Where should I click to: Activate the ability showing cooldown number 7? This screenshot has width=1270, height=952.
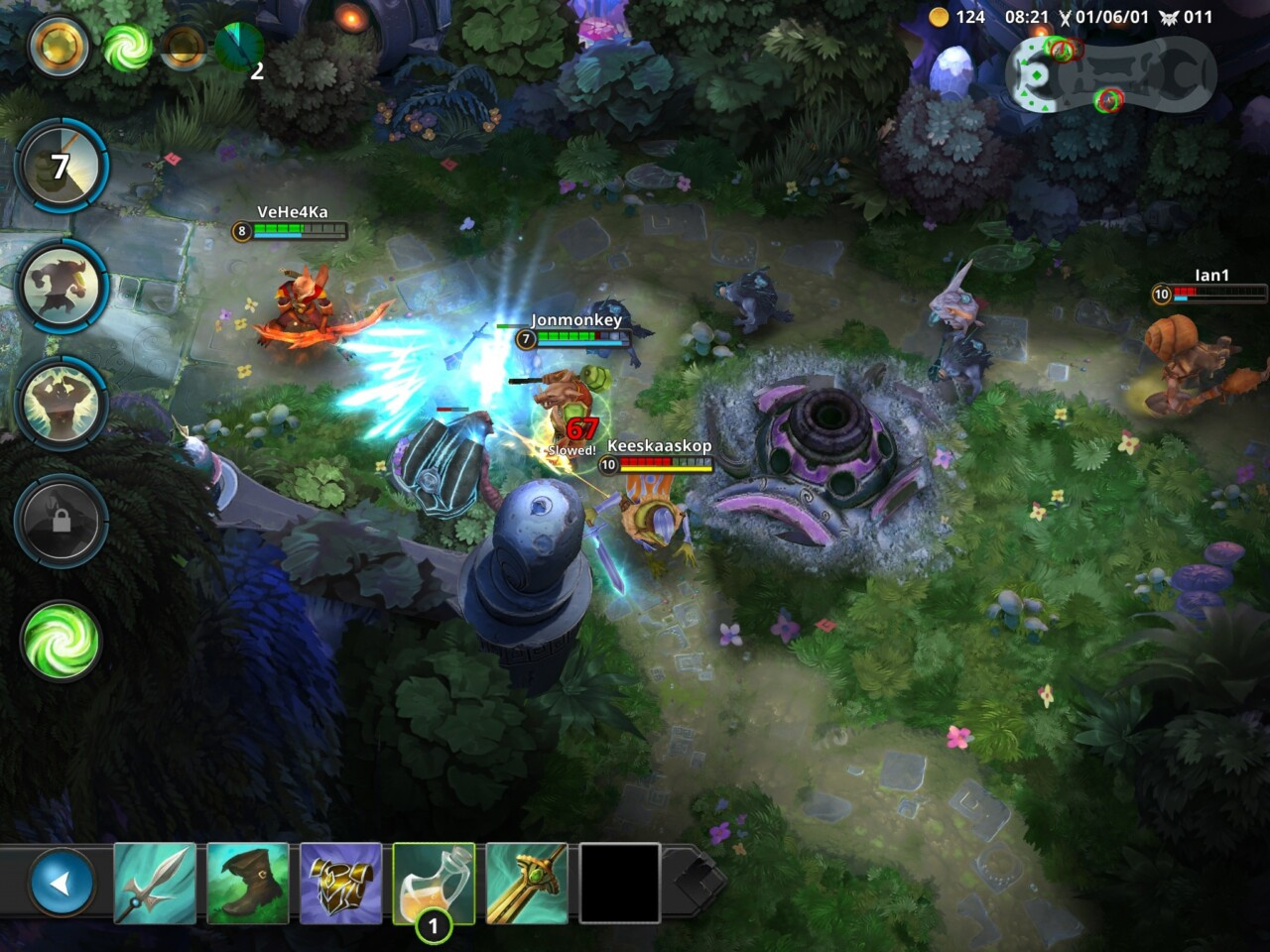click(62, 167)
